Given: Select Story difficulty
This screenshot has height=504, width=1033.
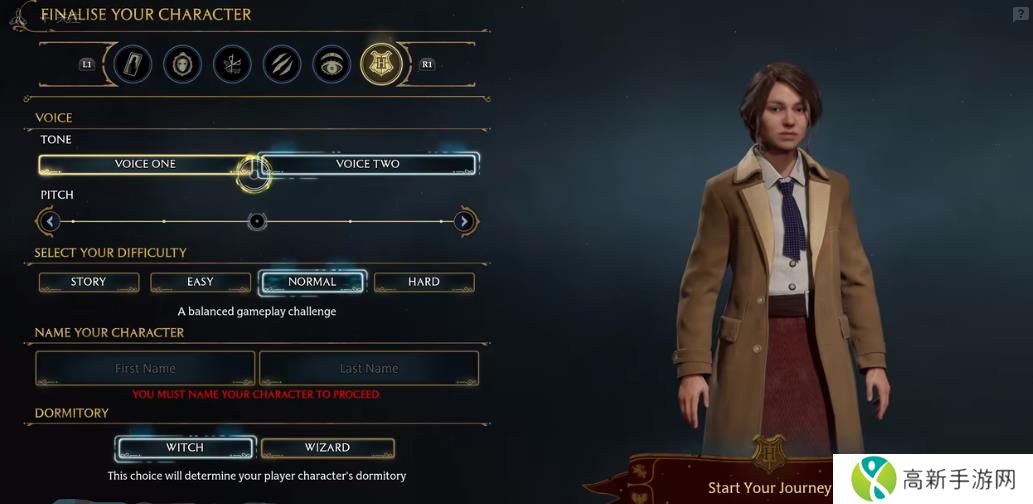Looking at the screenshot, I should [88, 282].
